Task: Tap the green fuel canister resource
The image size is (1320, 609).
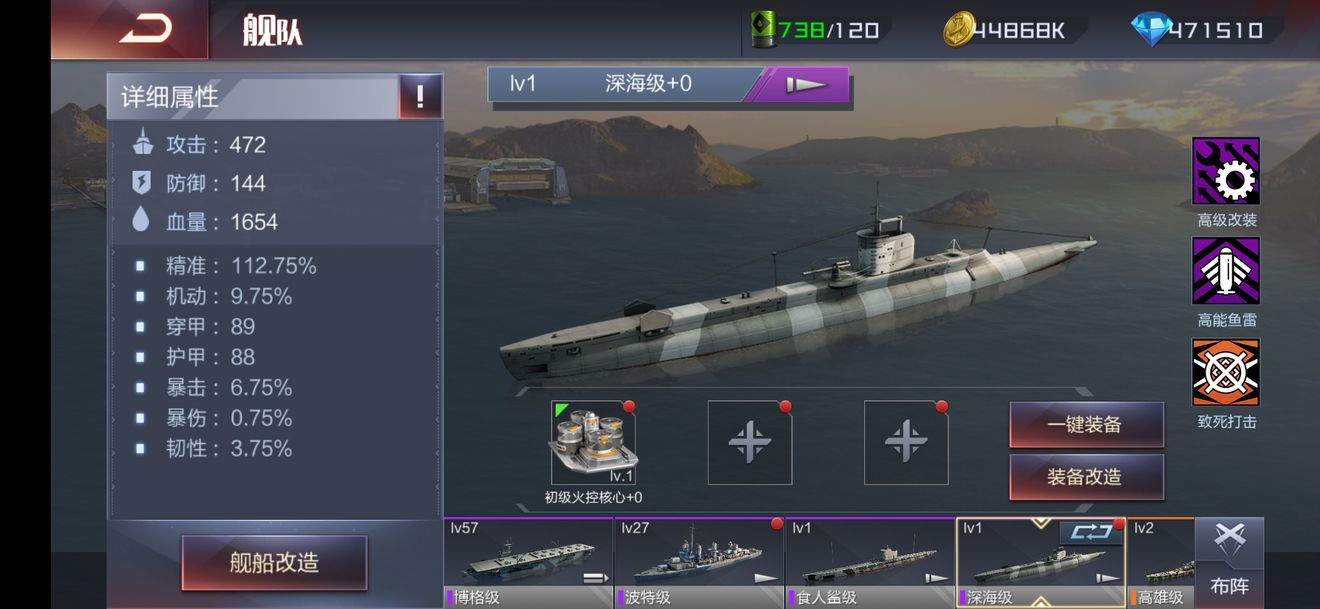Action: pos(815,30)
